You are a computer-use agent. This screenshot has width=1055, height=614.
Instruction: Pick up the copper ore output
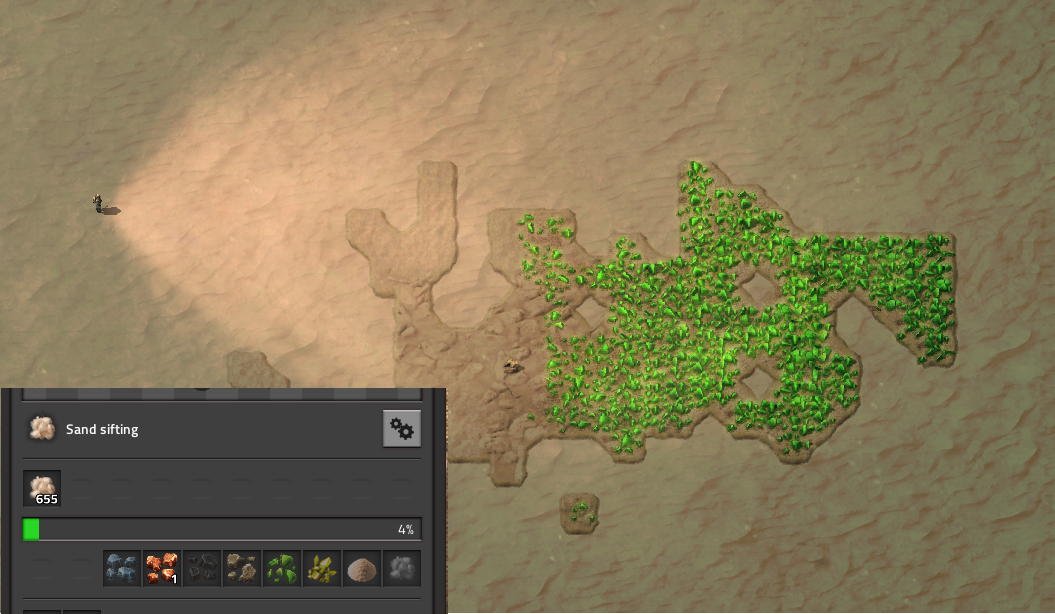[x=162, y=568]
